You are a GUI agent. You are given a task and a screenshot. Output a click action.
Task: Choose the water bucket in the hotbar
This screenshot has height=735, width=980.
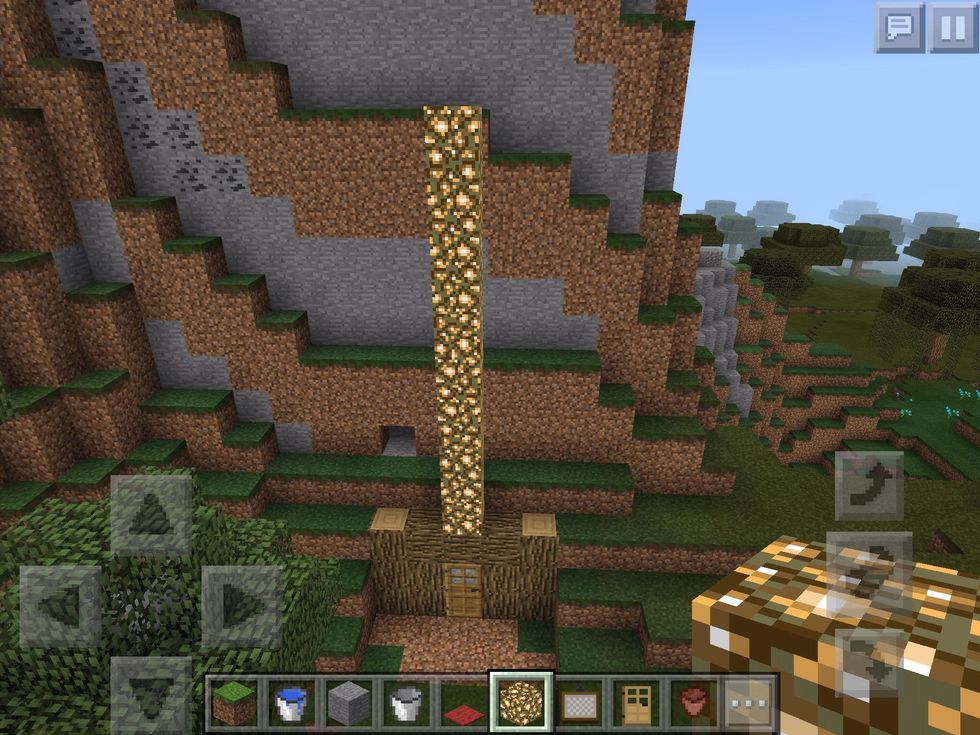pyautogui.click(x=291, y=703)
